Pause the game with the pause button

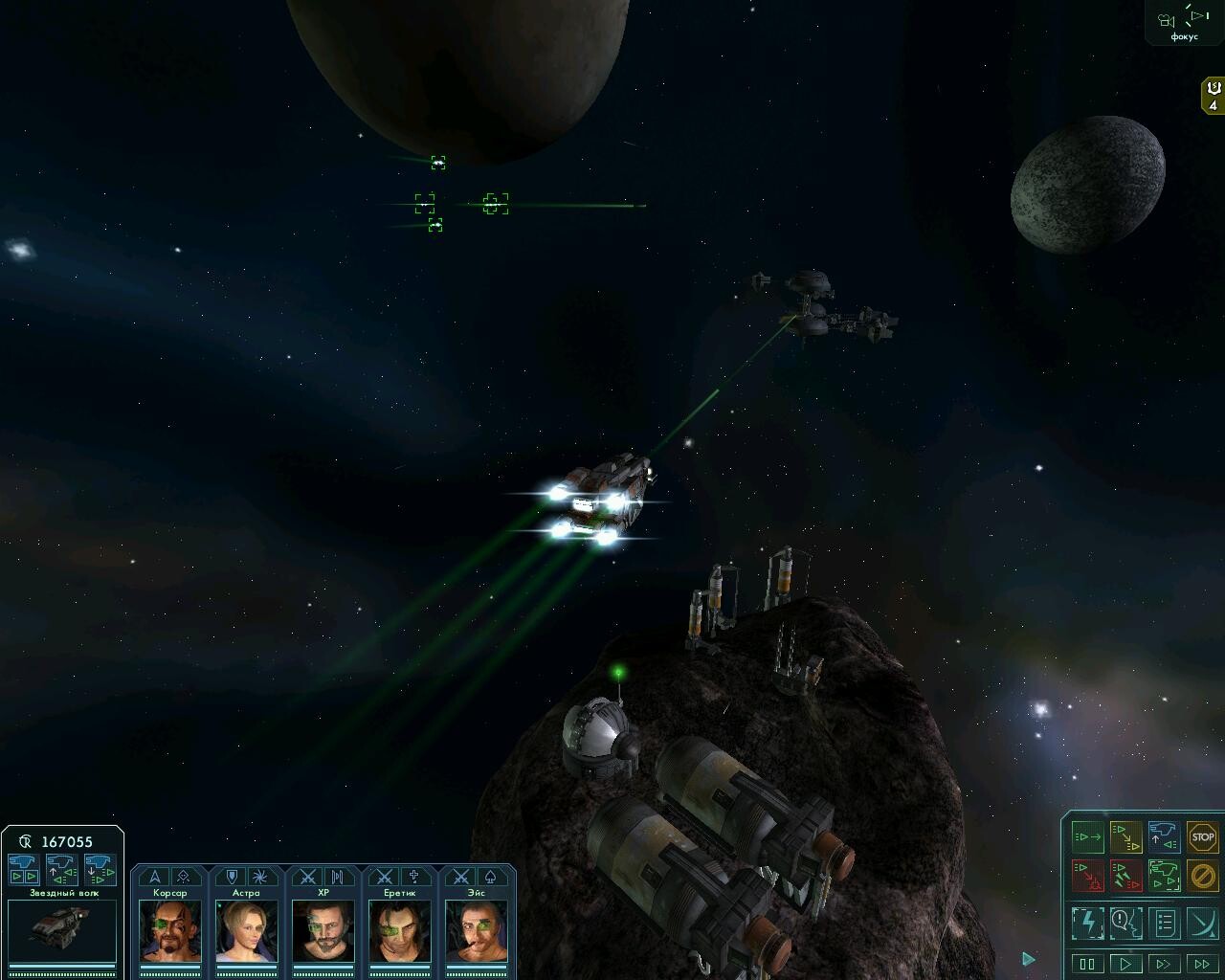1087,964
